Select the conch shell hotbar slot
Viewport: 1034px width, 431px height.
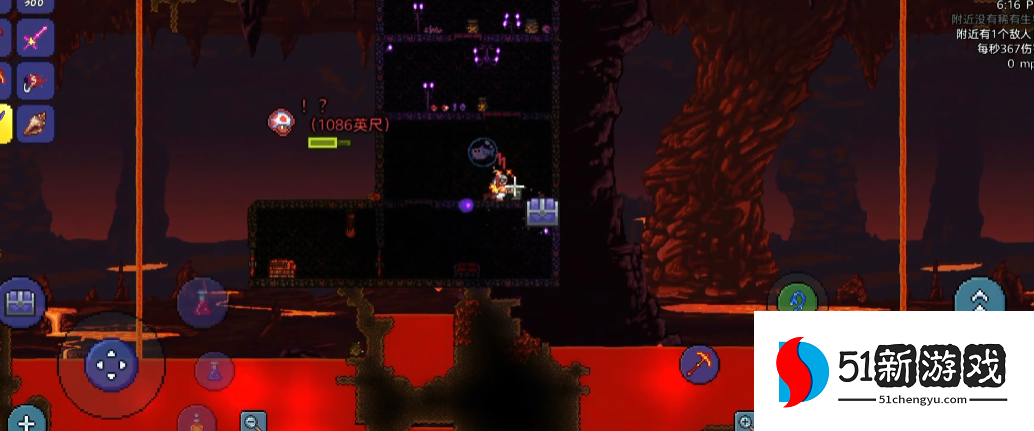[x=37, y=123]
